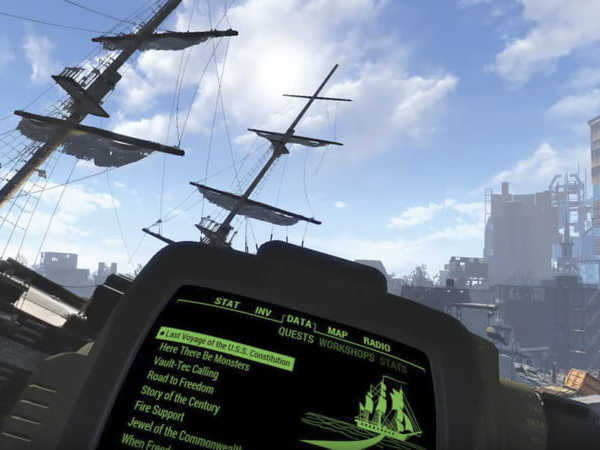Select Last Voyage of the U.S.S. Constitution quest
The image size is (600, 450).
(x=228, y=346)
